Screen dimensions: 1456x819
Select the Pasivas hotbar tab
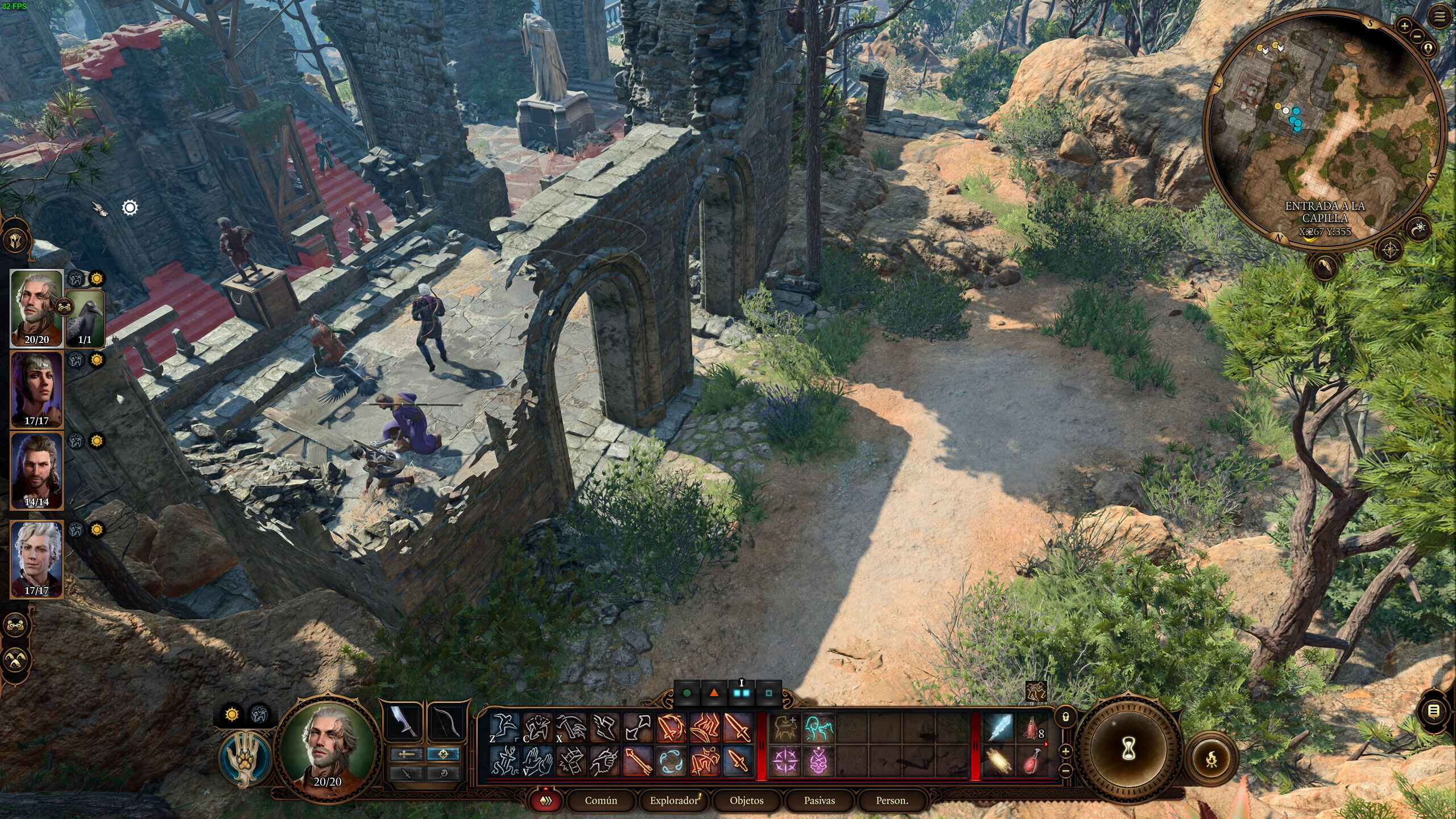pyautogui.click(x=819, y=801)
